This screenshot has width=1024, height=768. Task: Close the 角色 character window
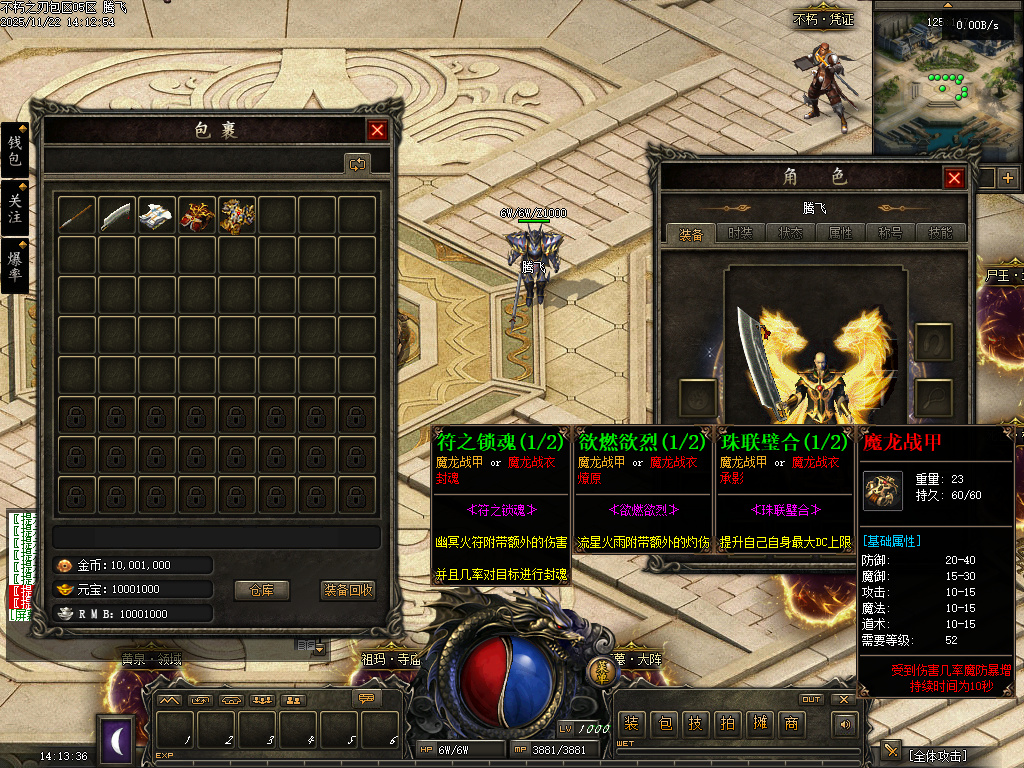[x=954, y=178]
